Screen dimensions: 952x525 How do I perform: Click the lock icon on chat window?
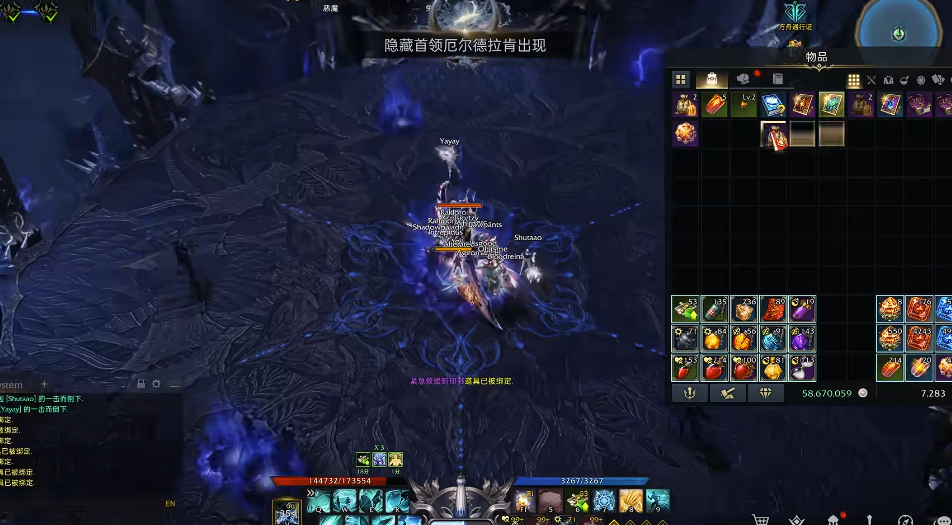141,384
